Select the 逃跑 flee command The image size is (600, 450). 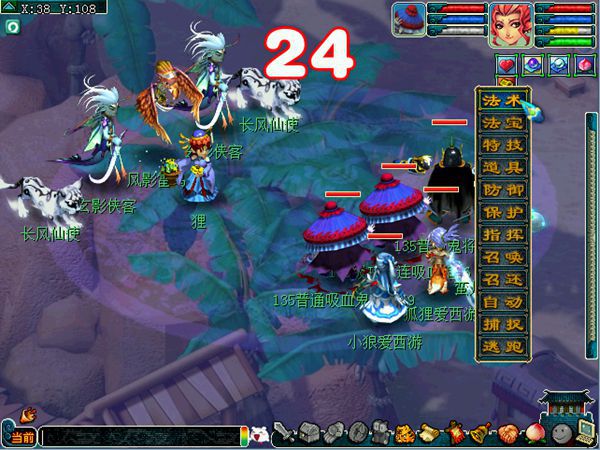tap(501, 346)
